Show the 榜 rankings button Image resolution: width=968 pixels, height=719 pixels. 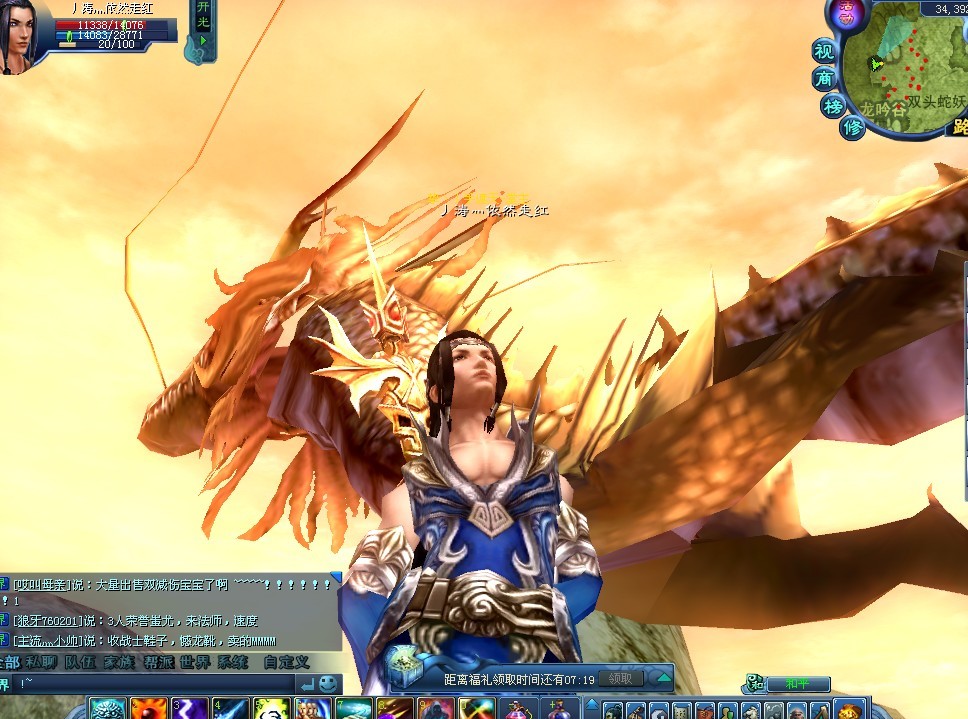pos(833,106)
